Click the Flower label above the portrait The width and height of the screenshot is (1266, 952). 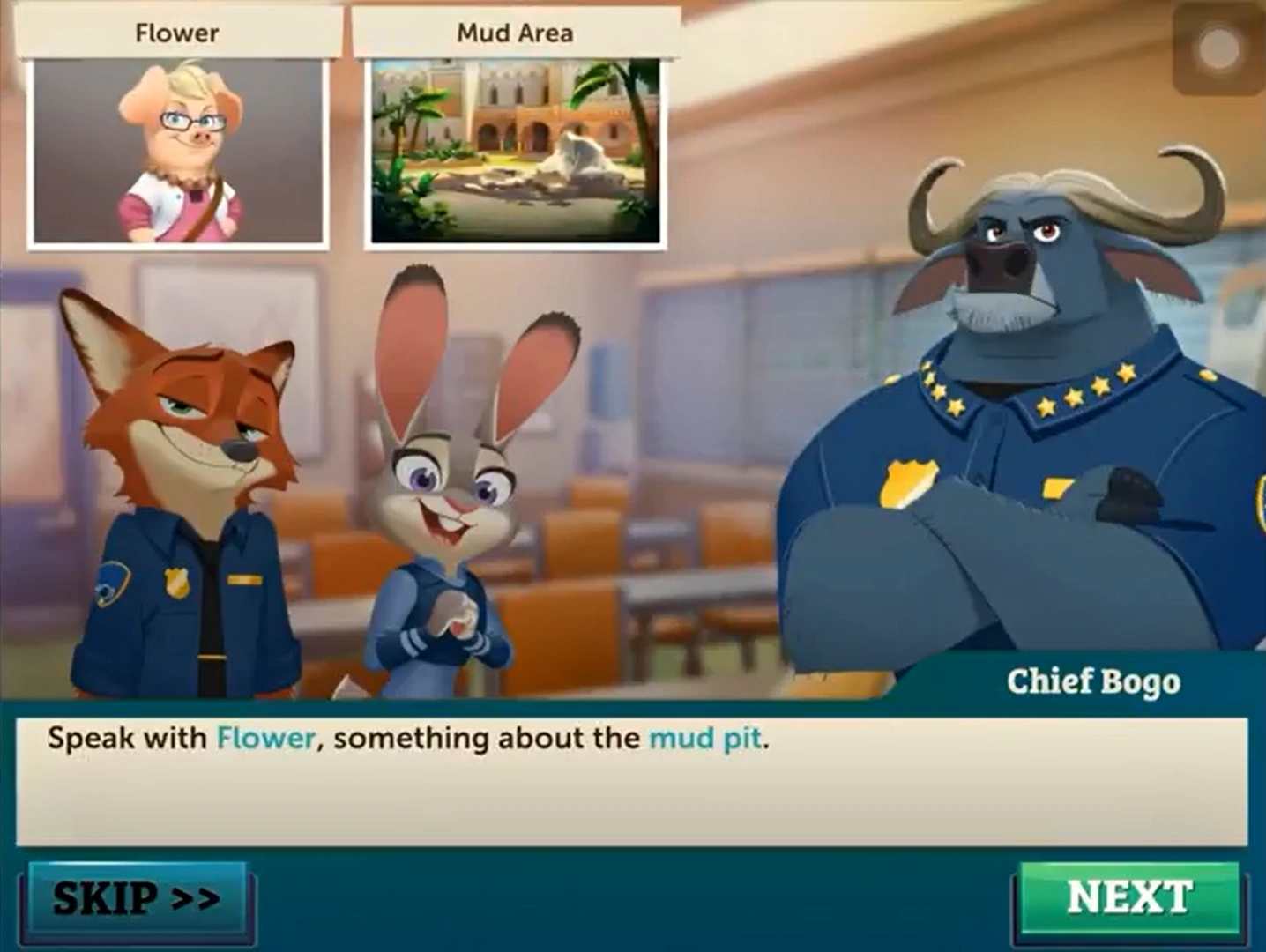tap(176, 33)
